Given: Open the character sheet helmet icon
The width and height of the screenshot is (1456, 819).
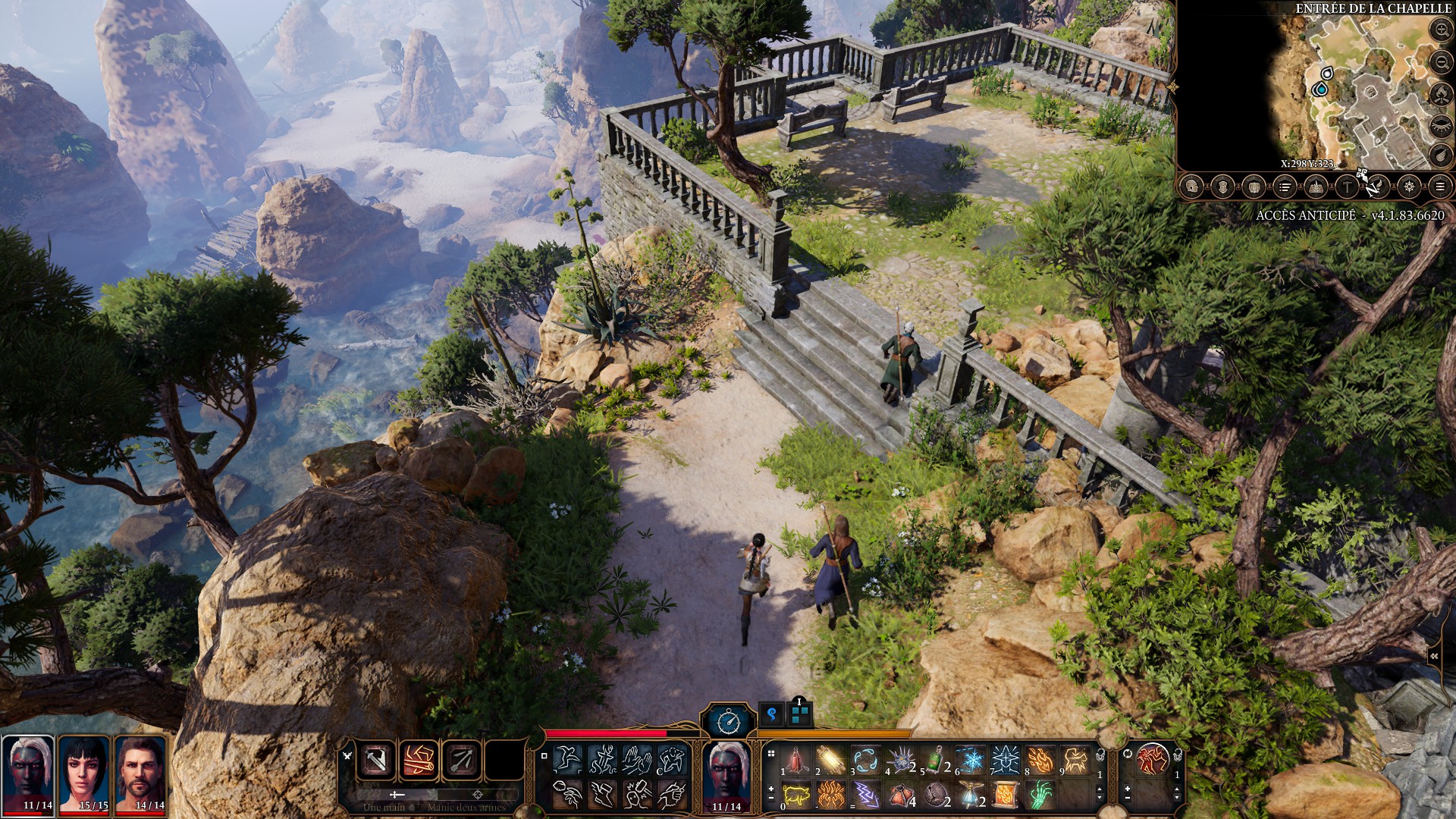Looking at the screenshot, I should (x=1192, y=187).
